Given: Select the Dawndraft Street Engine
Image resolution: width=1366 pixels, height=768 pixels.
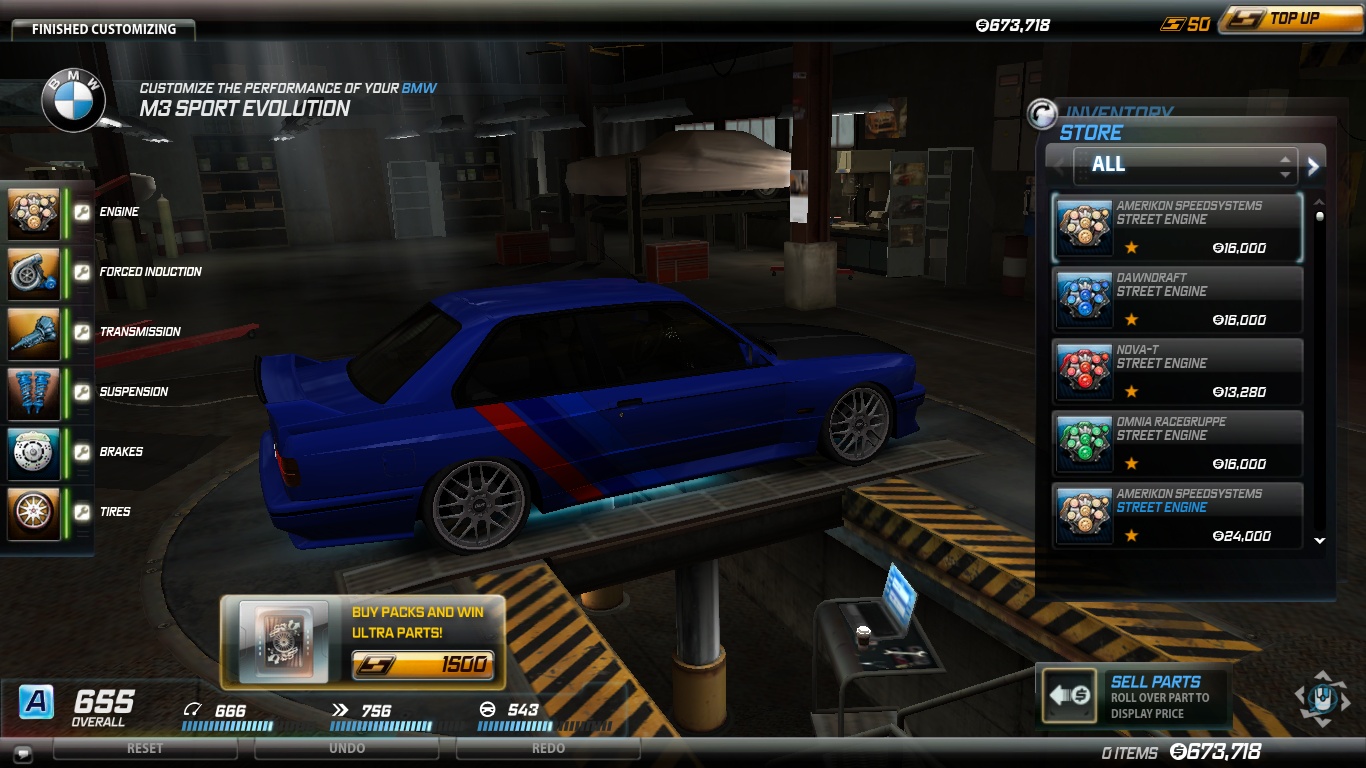Looking at the screenshot, I should pos(1178,299).
